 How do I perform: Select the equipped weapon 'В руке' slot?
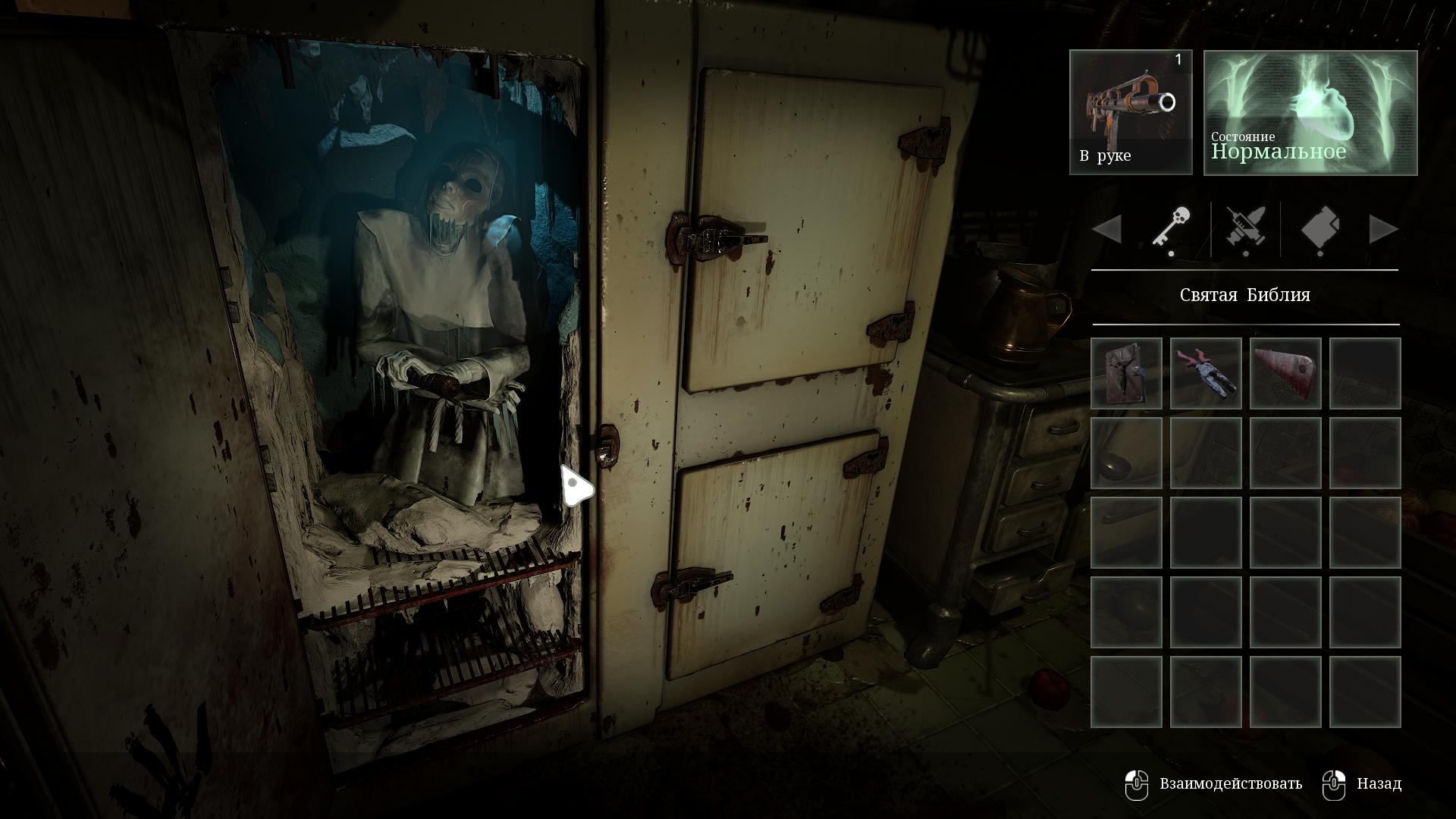(x=1131, y=112)
